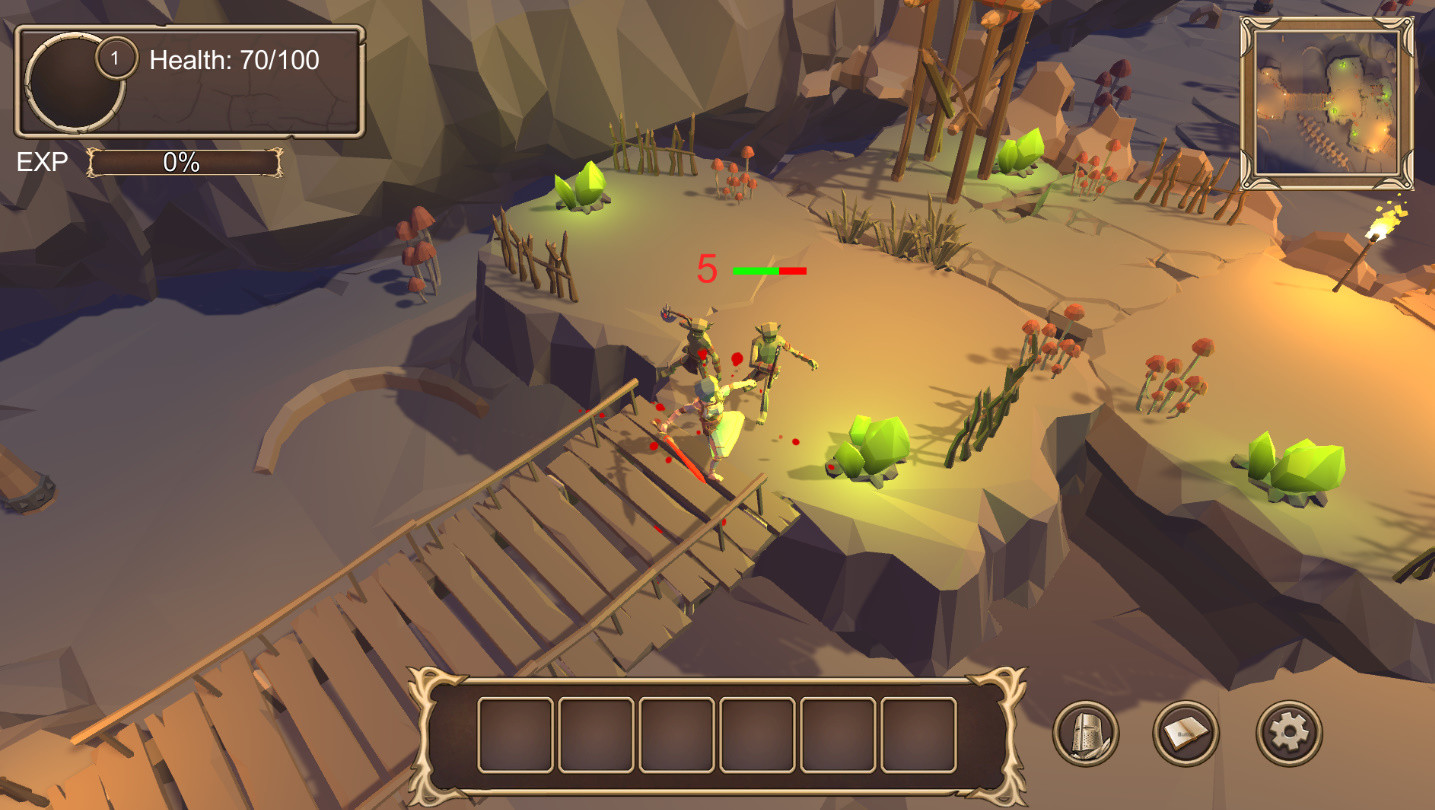This screenshot has height=810, width=1435.
Task: Click the red damage number 5
Action: [708, 266]
